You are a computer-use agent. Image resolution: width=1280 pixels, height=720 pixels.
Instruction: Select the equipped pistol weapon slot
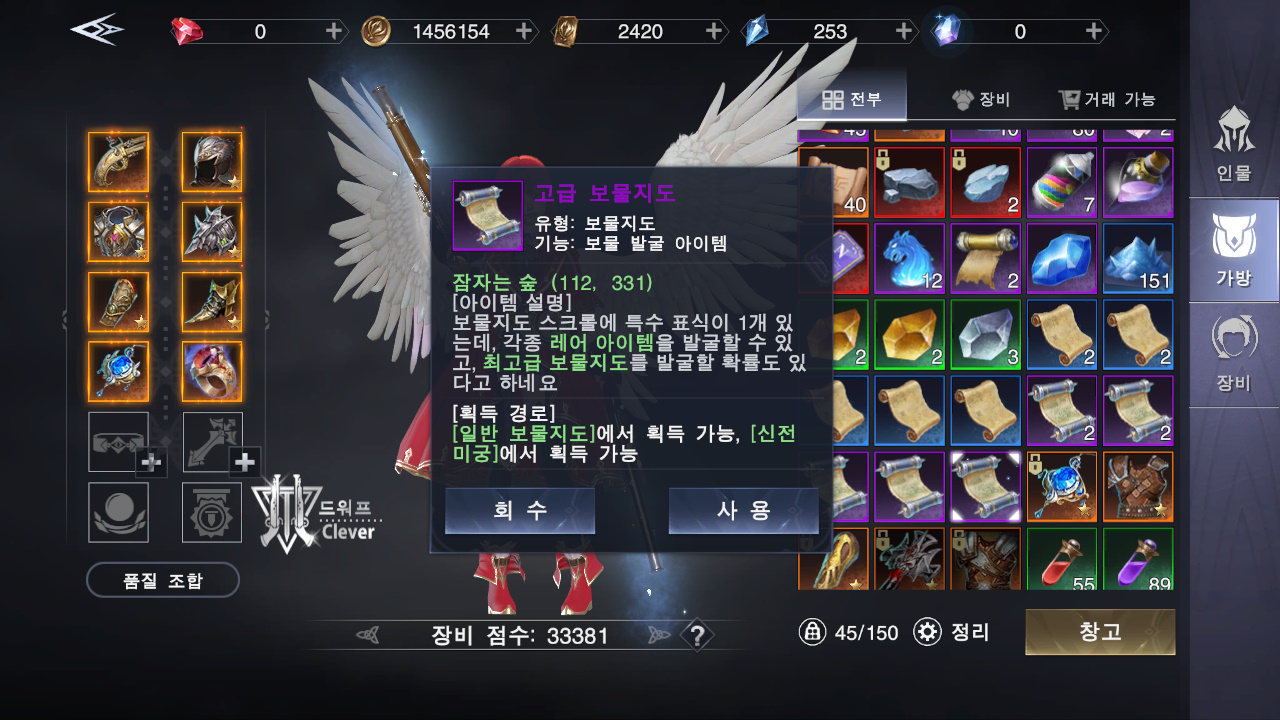[118, 162]
